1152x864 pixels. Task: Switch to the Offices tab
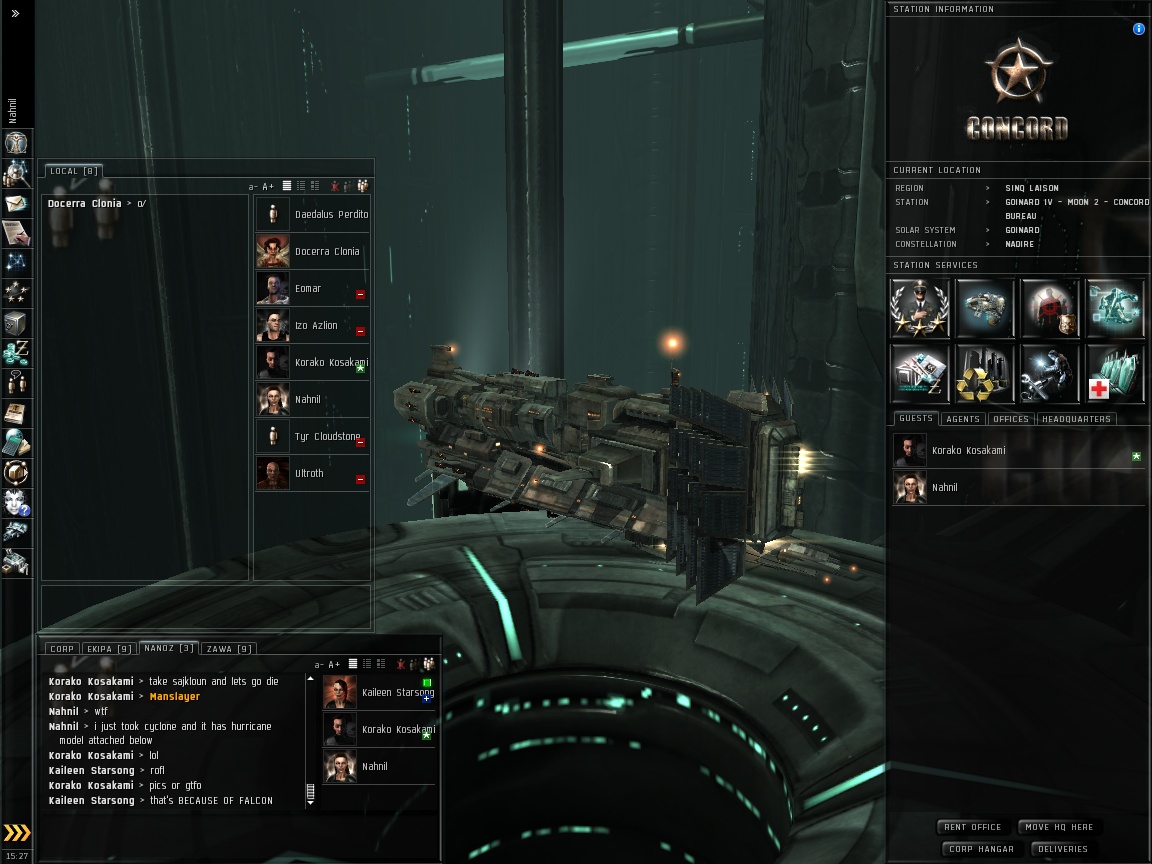(x=1011, y=419)
